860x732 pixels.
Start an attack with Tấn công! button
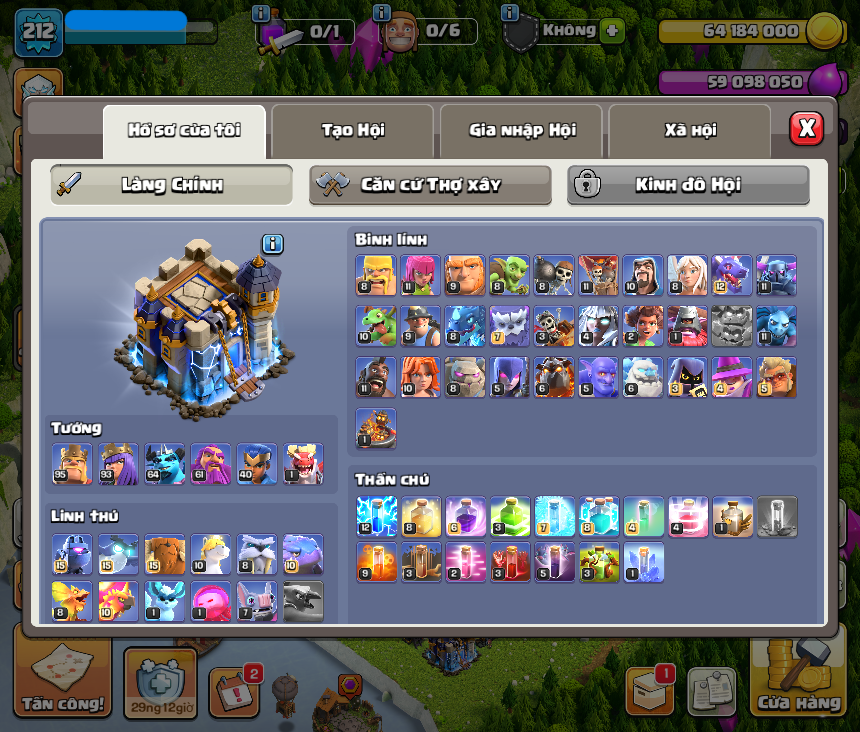coord(63,677)
